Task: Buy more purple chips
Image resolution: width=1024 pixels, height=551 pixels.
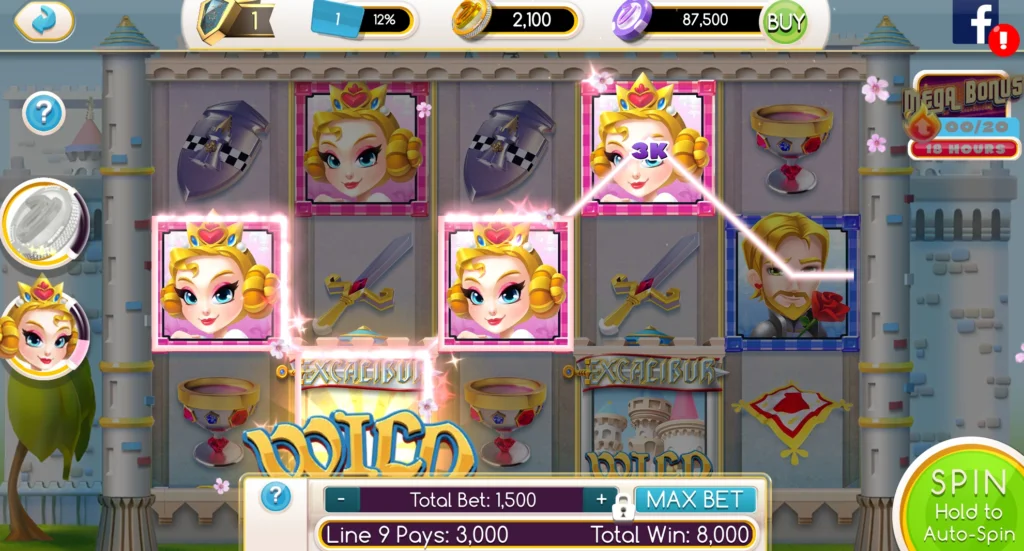Action: point(784,20)
